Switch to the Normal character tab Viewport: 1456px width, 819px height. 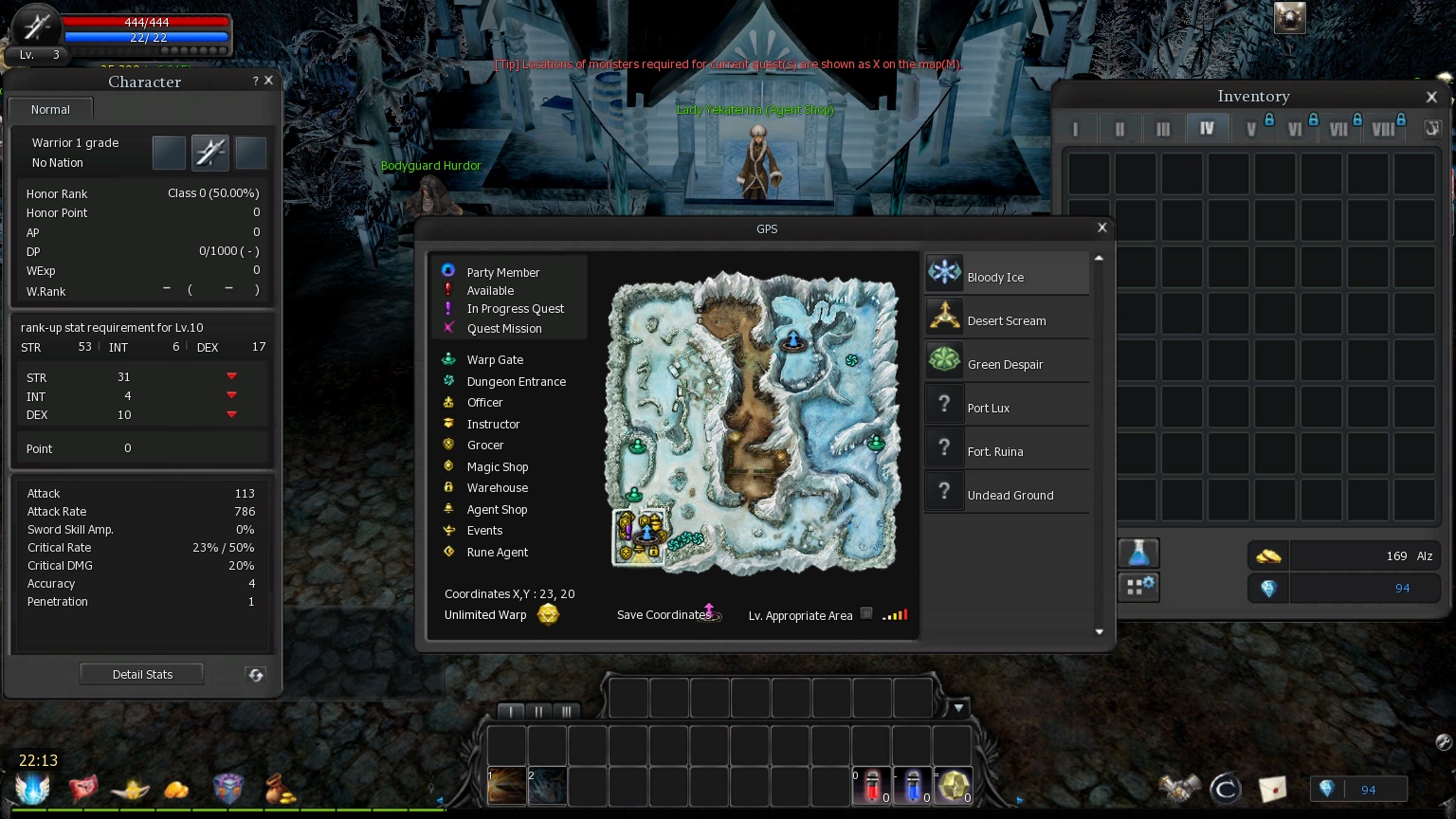50,109
